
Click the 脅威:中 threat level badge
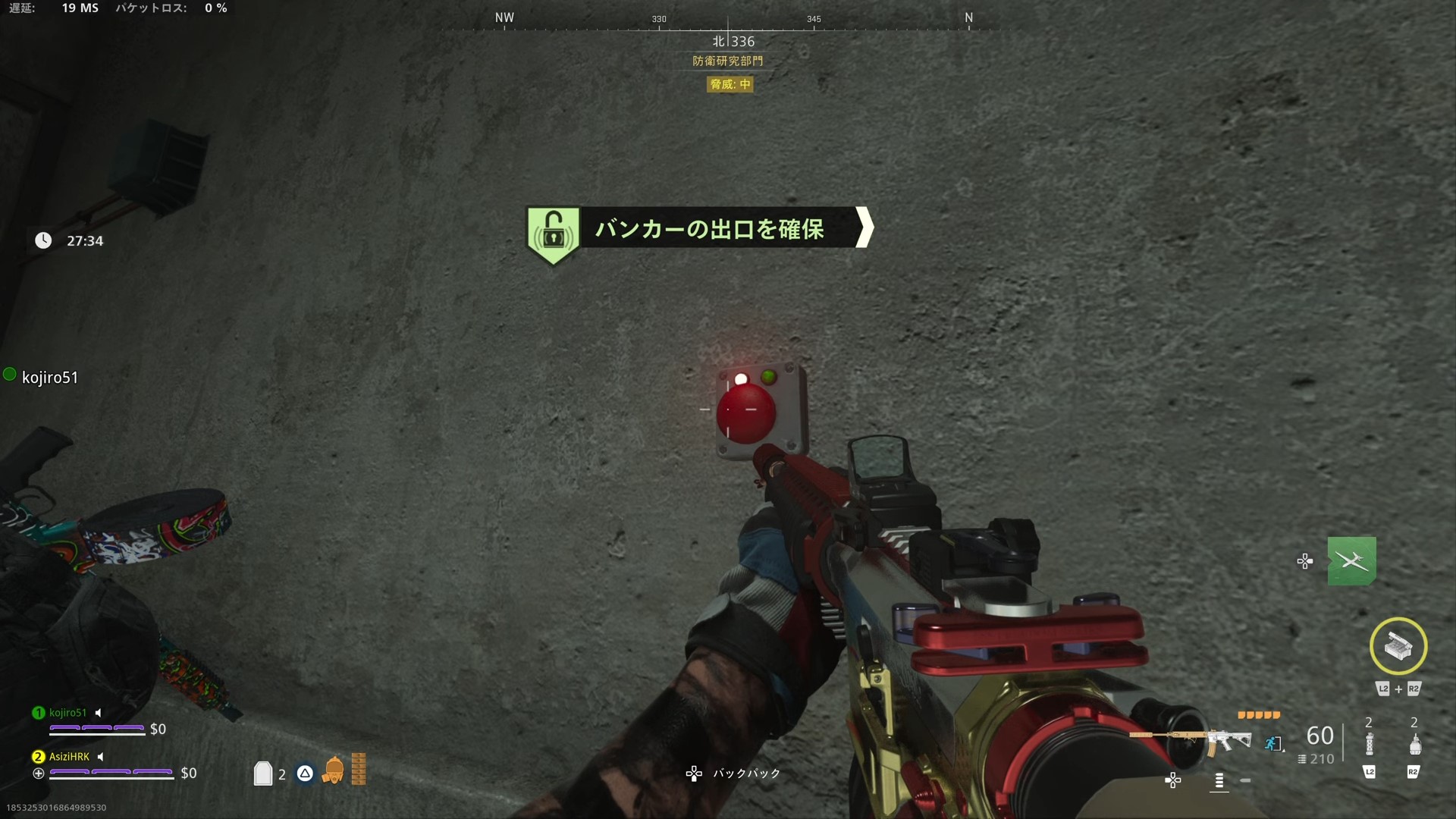tap(730, 84)
